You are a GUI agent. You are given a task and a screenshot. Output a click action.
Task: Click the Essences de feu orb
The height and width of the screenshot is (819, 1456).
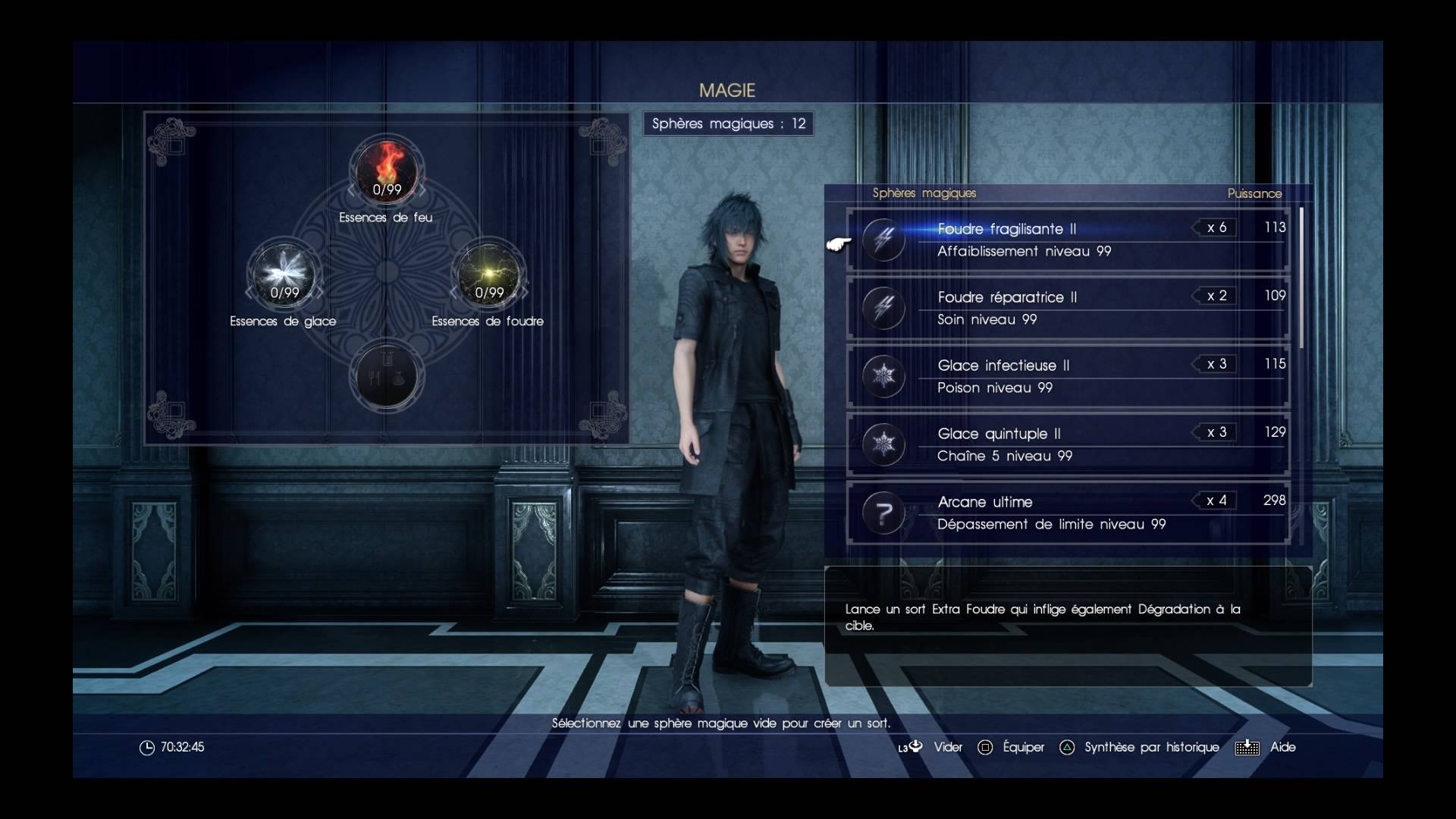click(387, 170)
